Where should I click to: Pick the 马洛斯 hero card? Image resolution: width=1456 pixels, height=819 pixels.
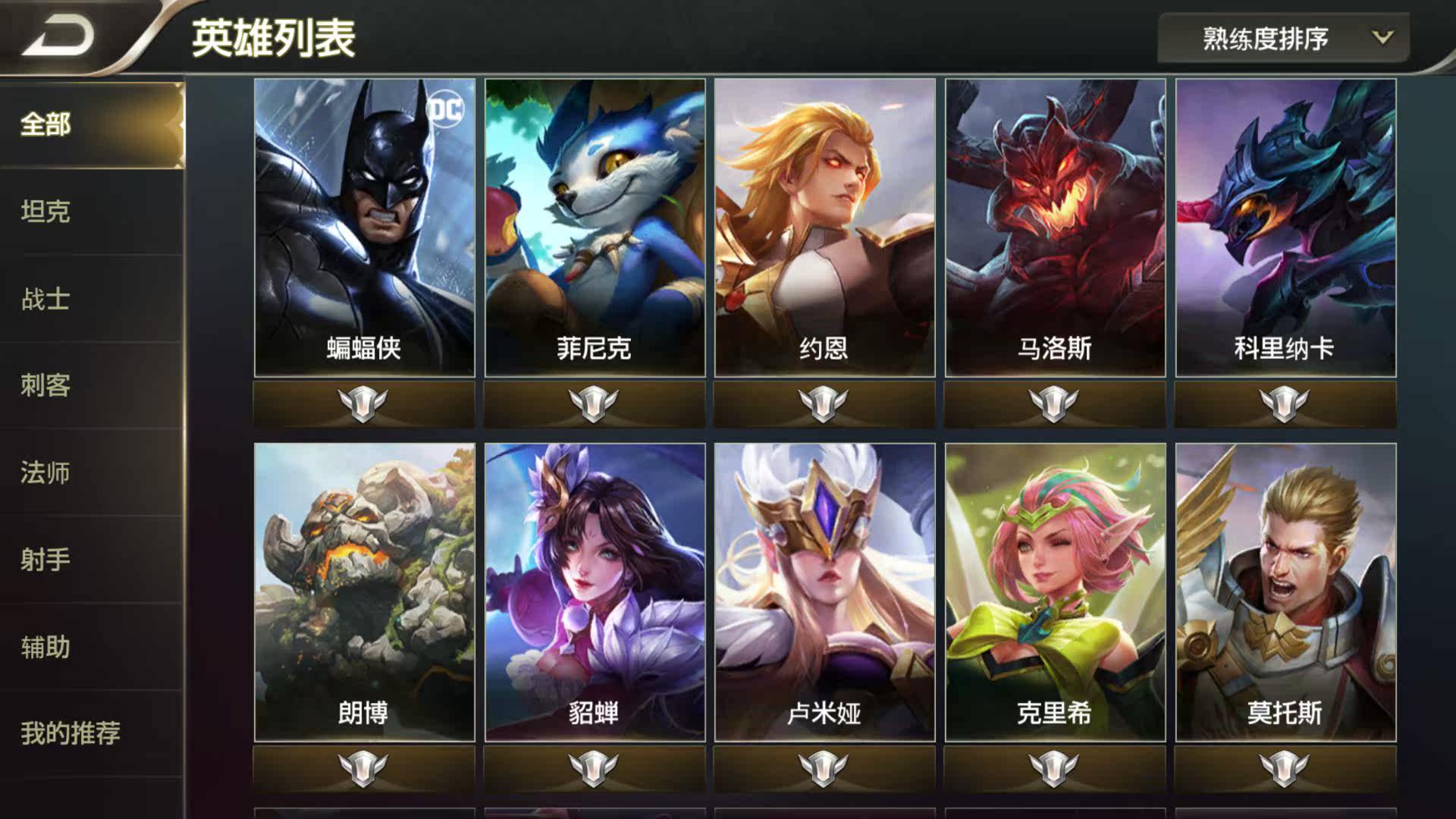[x=1055, y=227]
